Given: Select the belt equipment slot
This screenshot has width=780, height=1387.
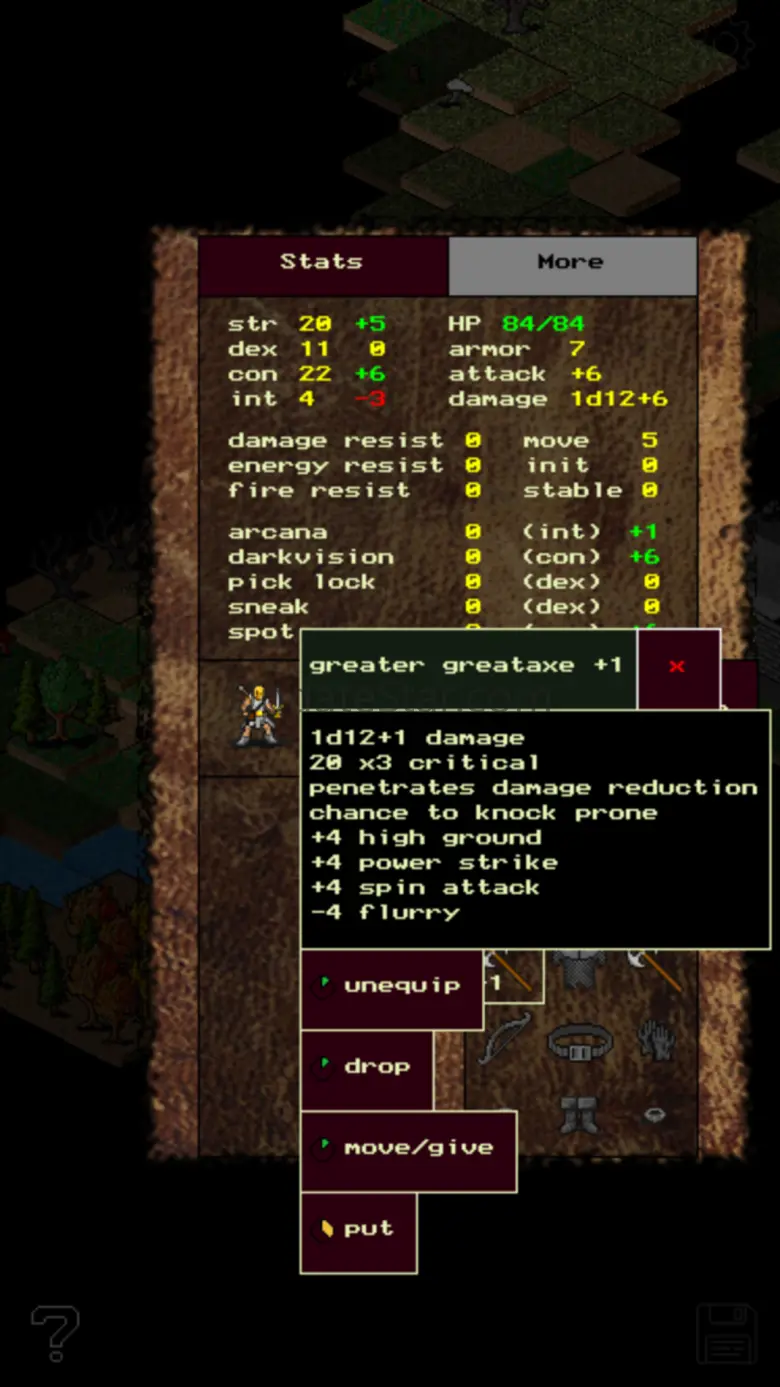Looking at the screenshot, I should (x=580, y=1042).
